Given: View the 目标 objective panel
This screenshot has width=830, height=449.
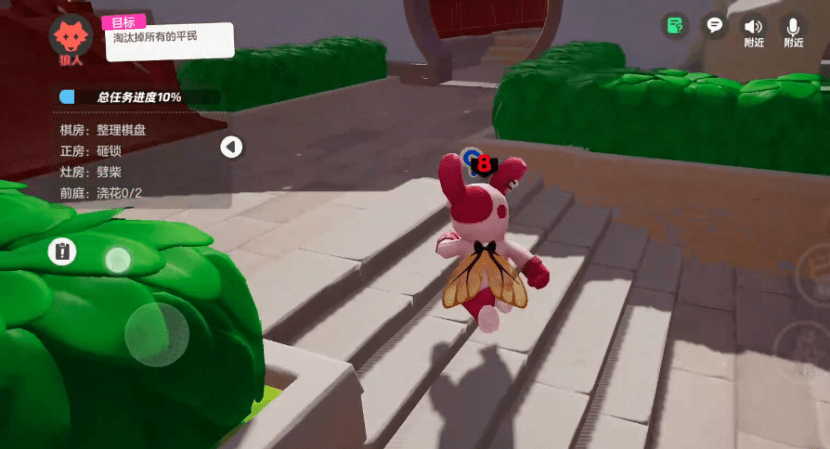Looking at the screenshot, I should point(168,37).
